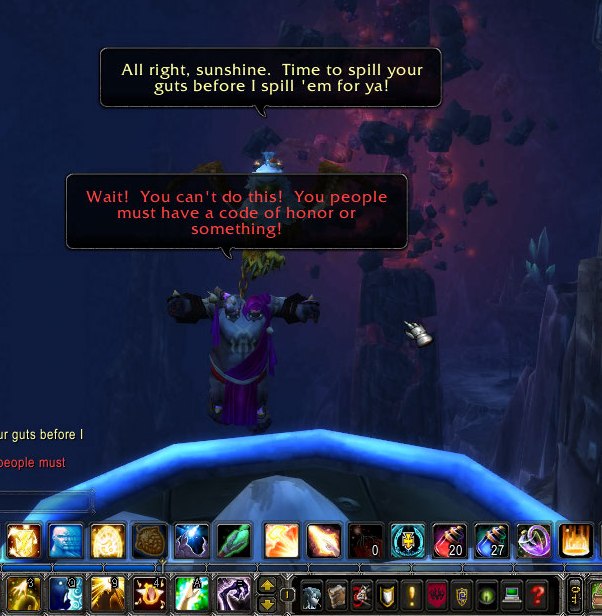This screenshot has width=602, height=616.
Task: Open the game menu computer icon
Action: coord(512,593)
